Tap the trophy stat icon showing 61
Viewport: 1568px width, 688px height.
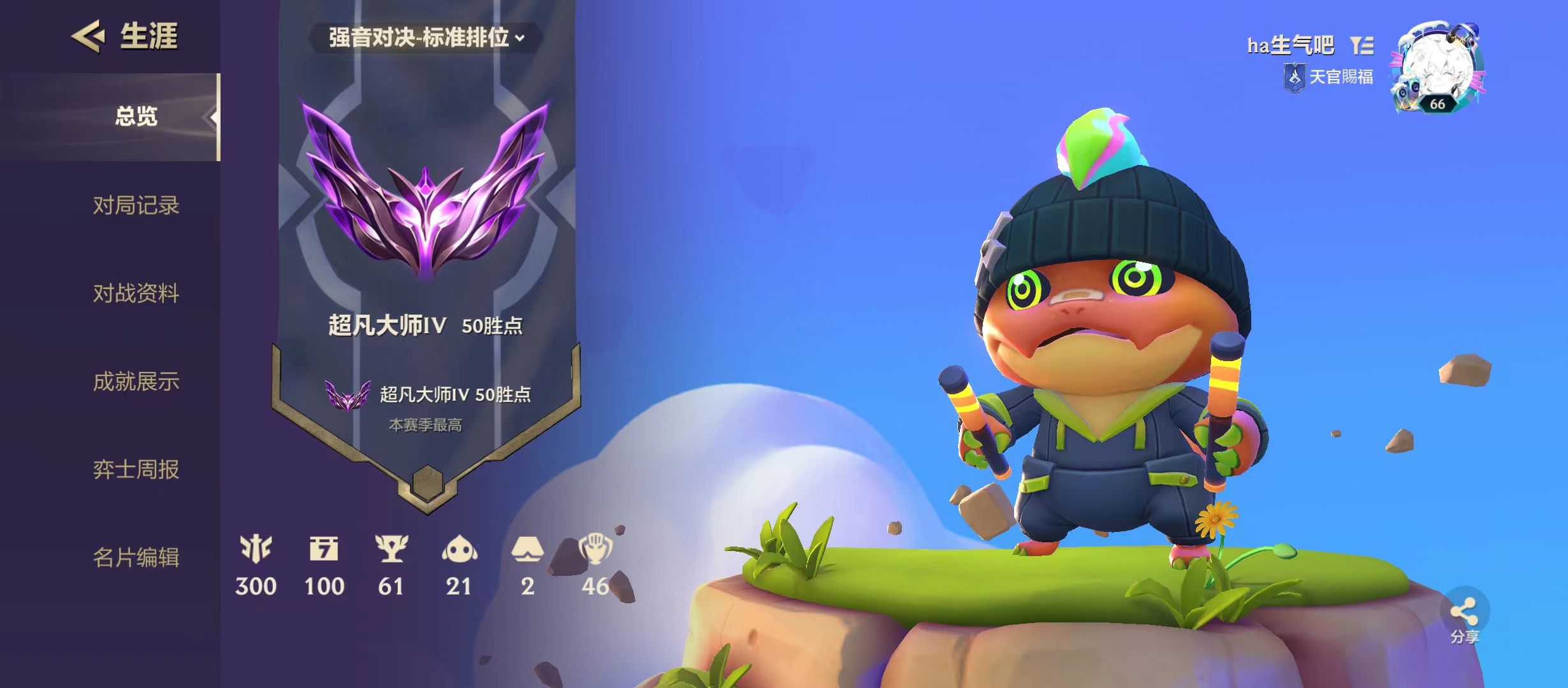pyautogui.click(x=391, y=549)
